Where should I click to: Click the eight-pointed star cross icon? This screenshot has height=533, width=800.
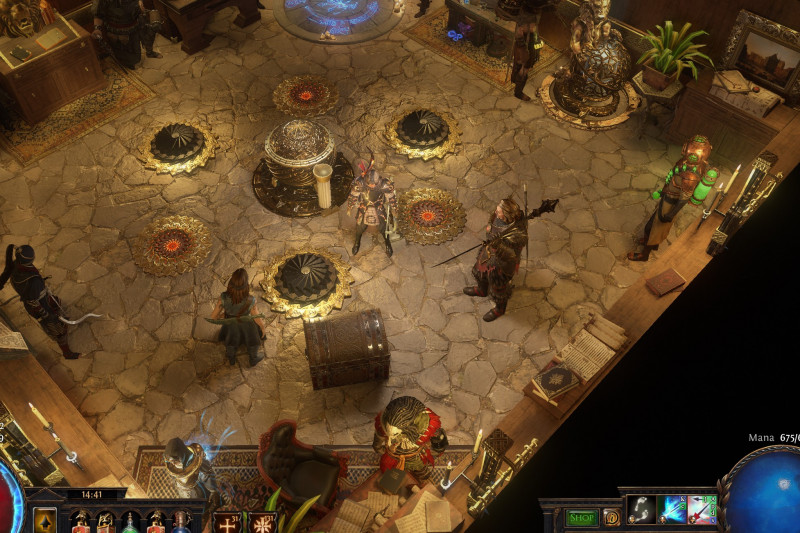[x=263, y=523]
